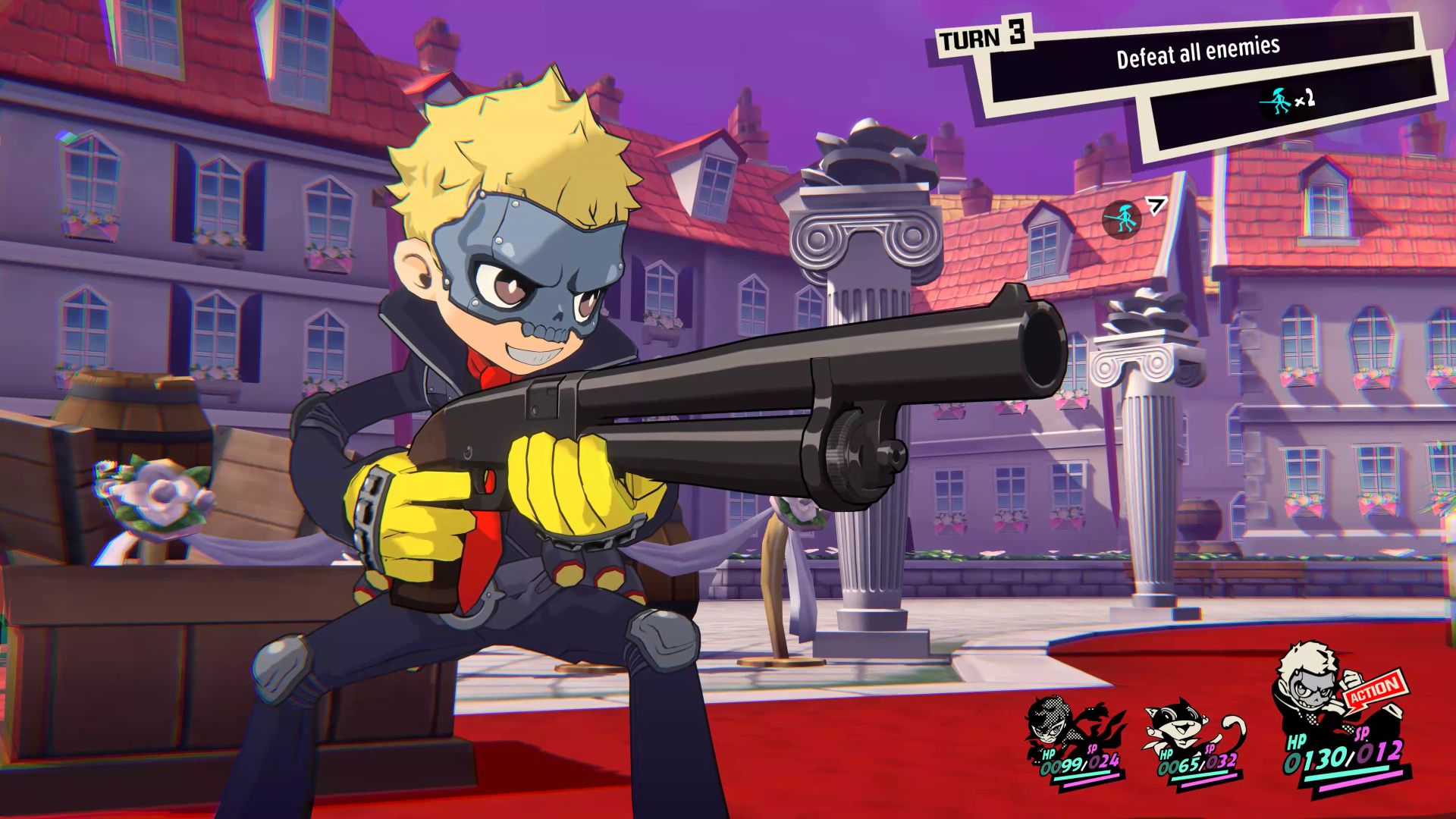Viewport: 1456px width, 819px height.
Task: Select the offscreen enemy indicator marker
Action: tap(1121, 218)
